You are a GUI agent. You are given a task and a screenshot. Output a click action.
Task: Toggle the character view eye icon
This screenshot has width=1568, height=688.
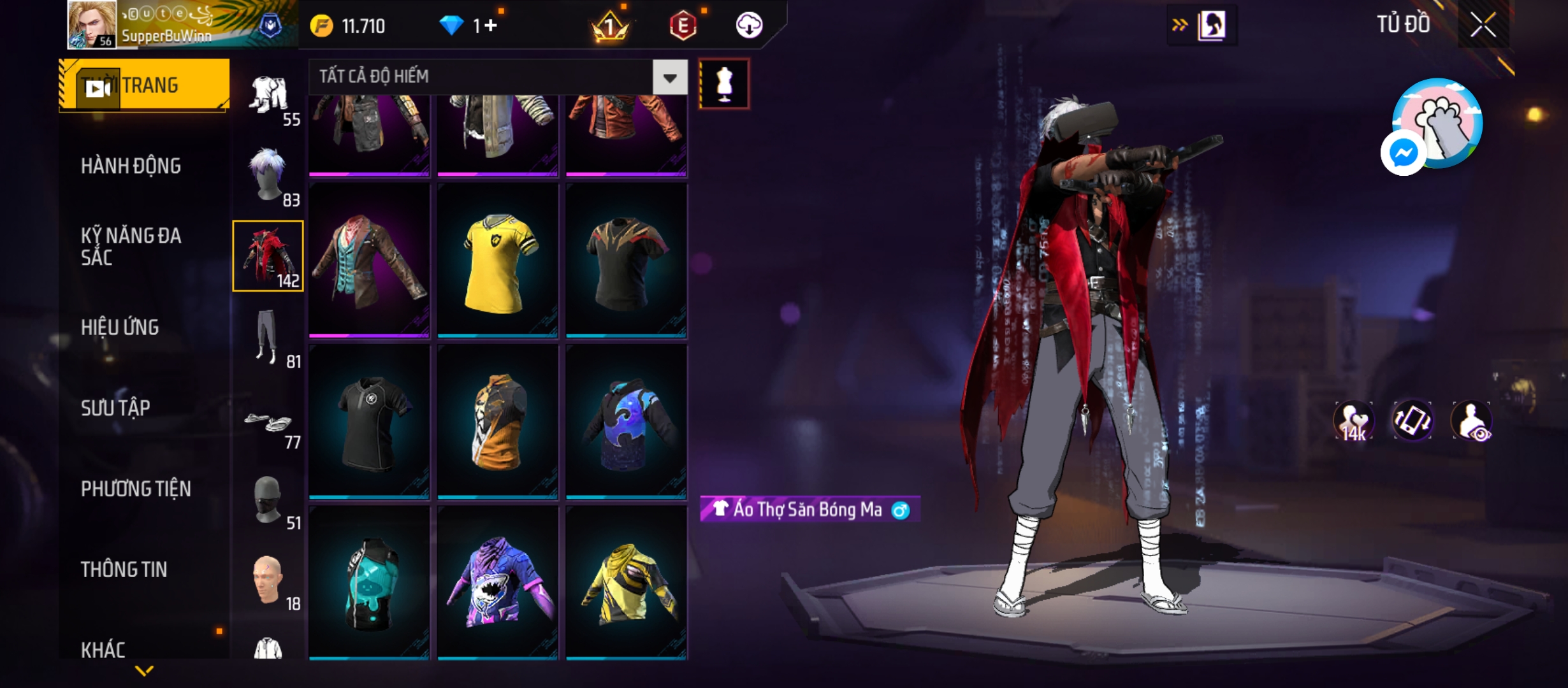[1471, 421]
